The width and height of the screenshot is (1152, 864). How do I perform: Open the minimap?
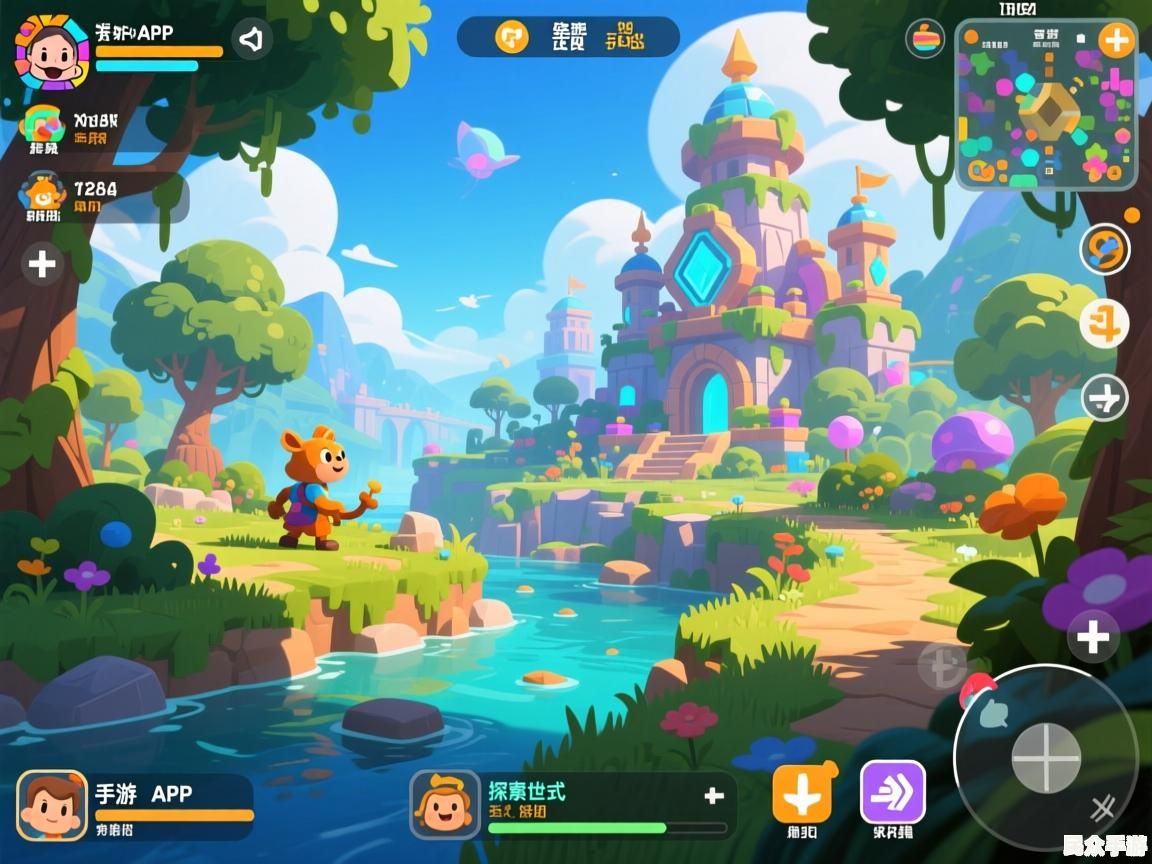tap(1046, 108)
